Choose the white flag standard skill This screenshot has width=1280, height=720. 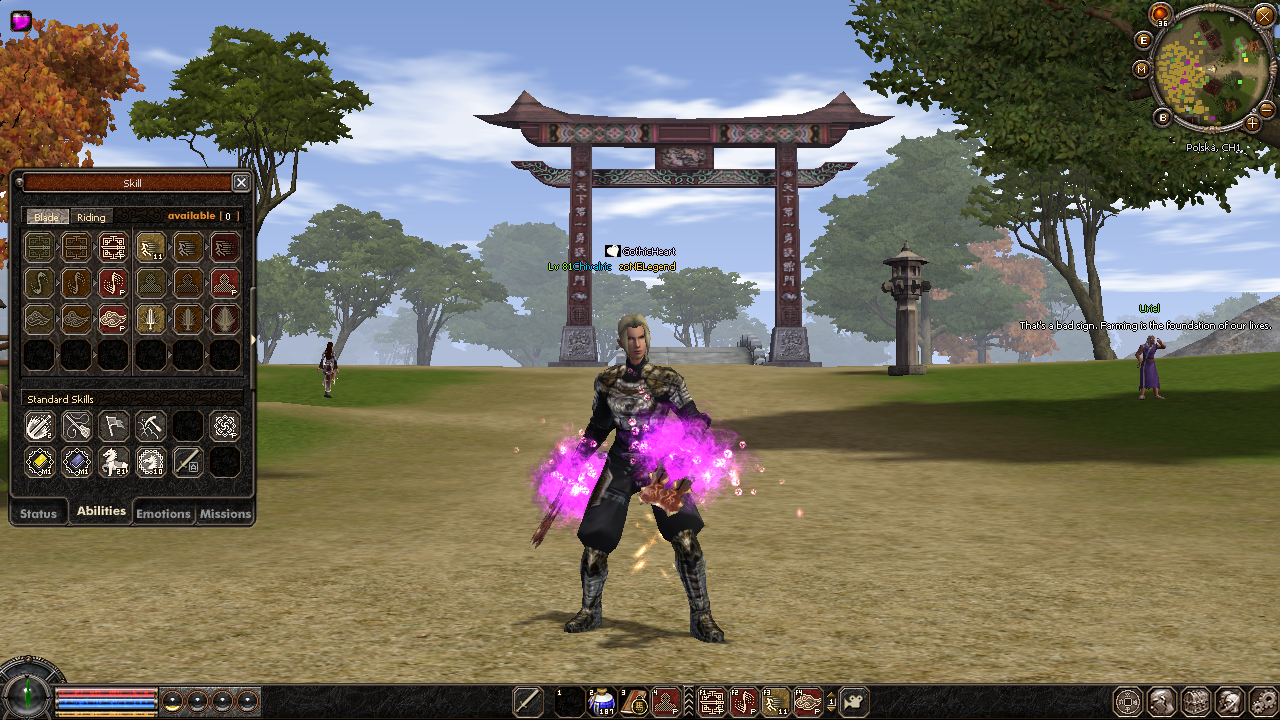pos(113,426)
